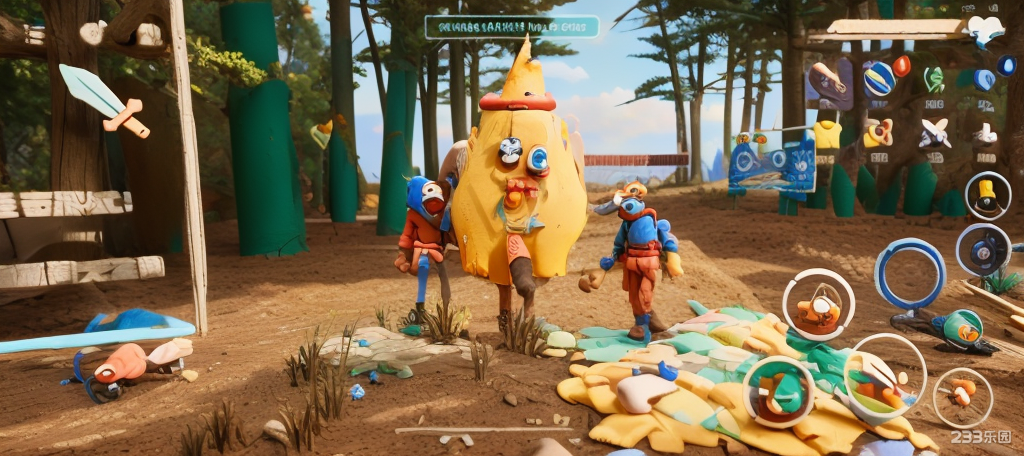
Task: Trigger the green-filled circular skill button
Action: 778,391
